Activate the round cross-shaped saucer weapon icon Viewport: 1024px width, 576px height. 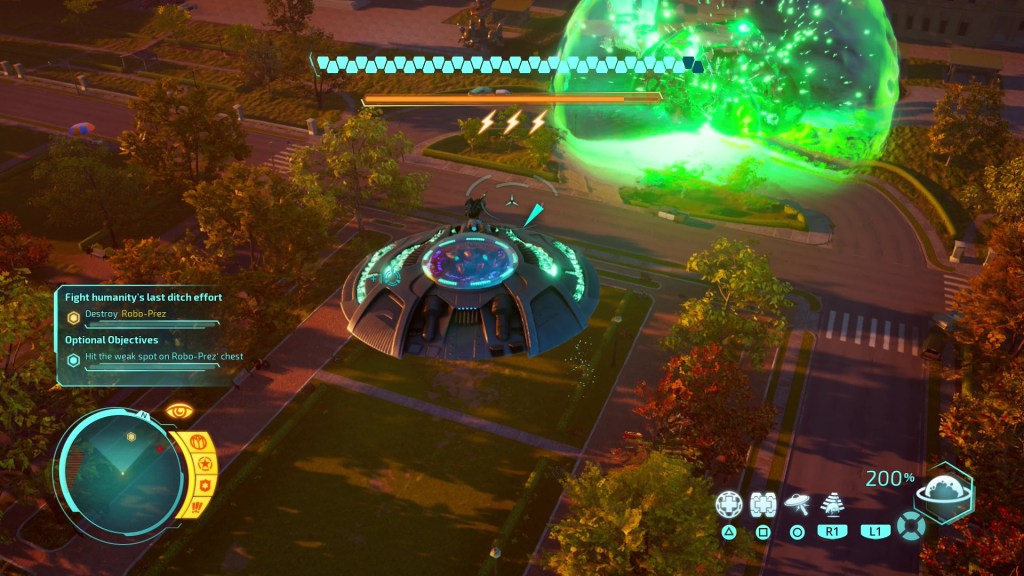pyautogui.click(x=729, y=505)
